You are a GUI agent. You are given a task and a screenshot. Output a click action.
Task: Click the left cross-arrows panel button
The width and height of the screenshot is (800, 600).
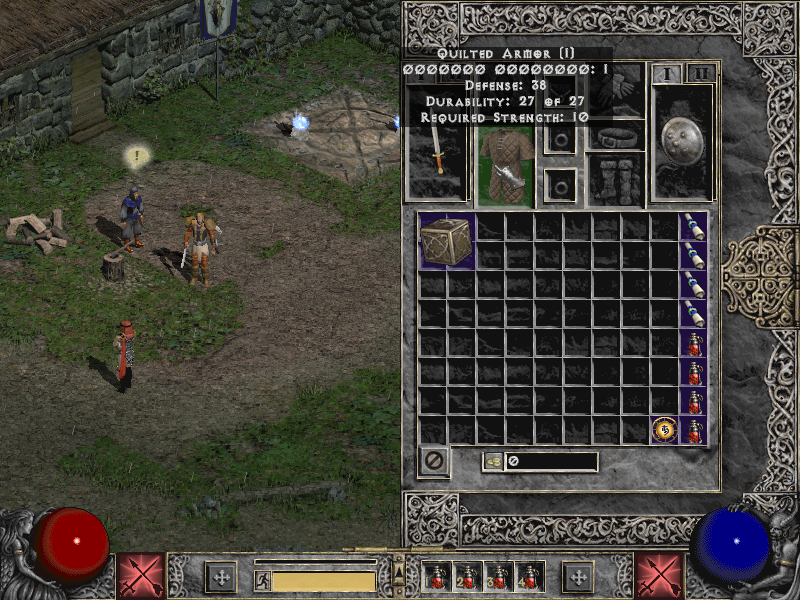220,577
